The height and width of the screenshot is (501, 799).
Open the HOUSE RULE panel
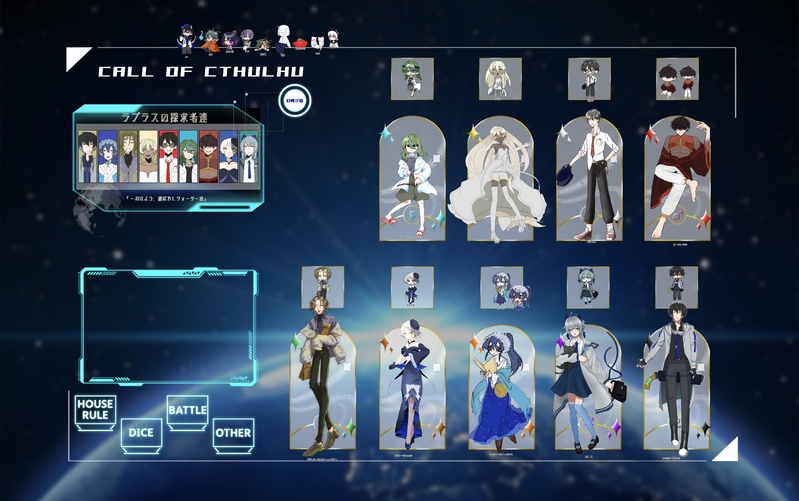click(x=95, y=410)
